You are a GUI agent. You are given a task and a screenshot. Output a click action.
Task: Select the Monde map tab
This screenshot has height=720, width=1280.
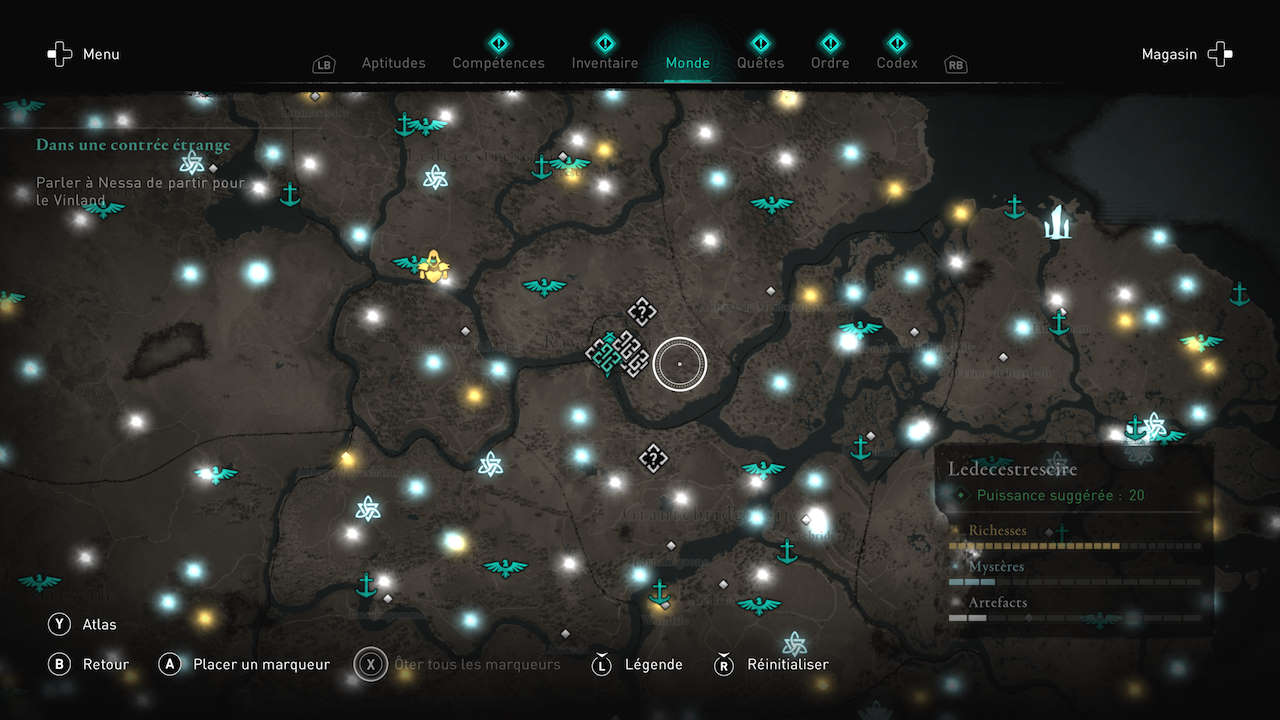pyautogui.click(x=687, y=63)
